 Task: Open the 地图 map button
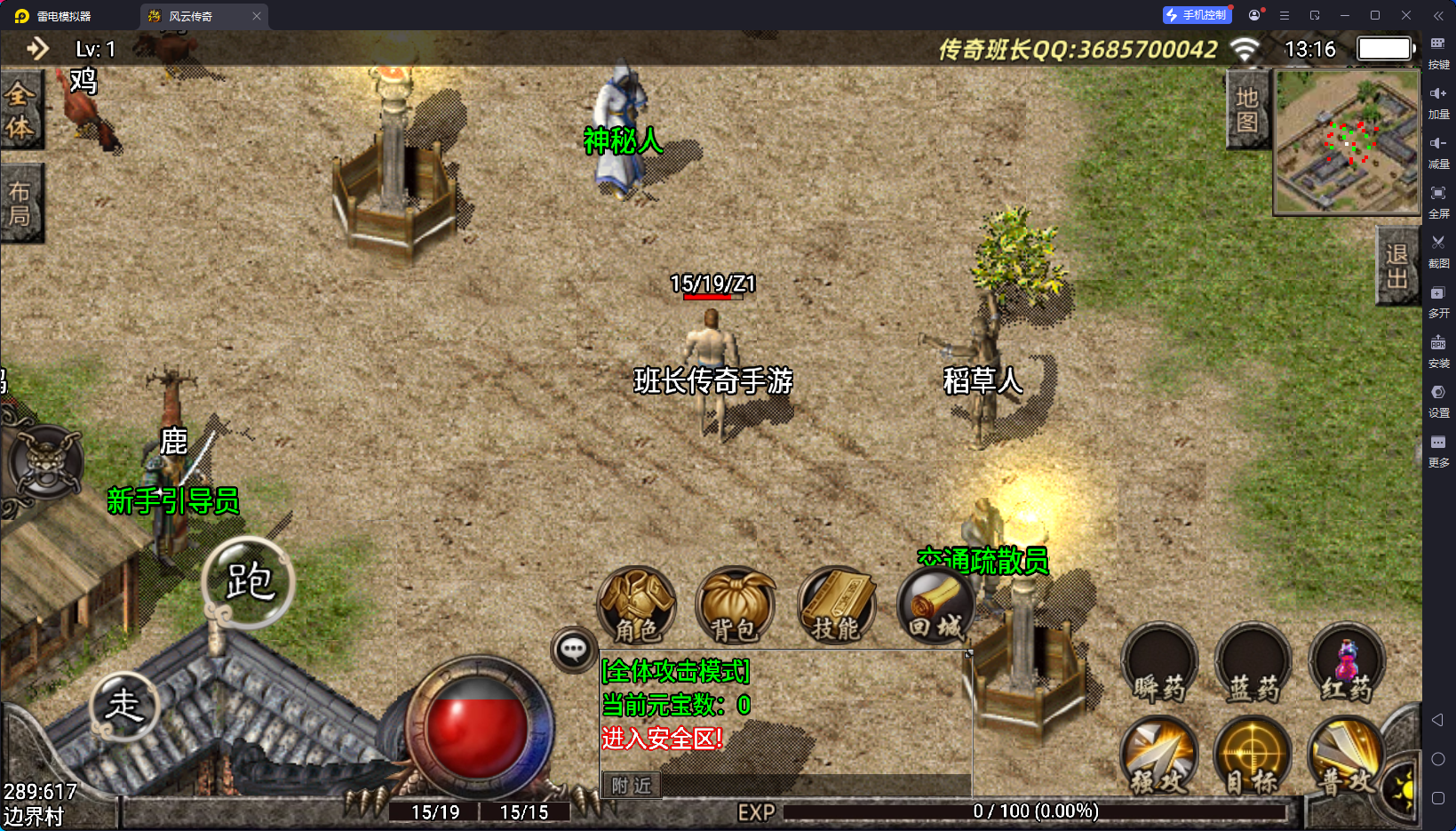click(1247, 110)
